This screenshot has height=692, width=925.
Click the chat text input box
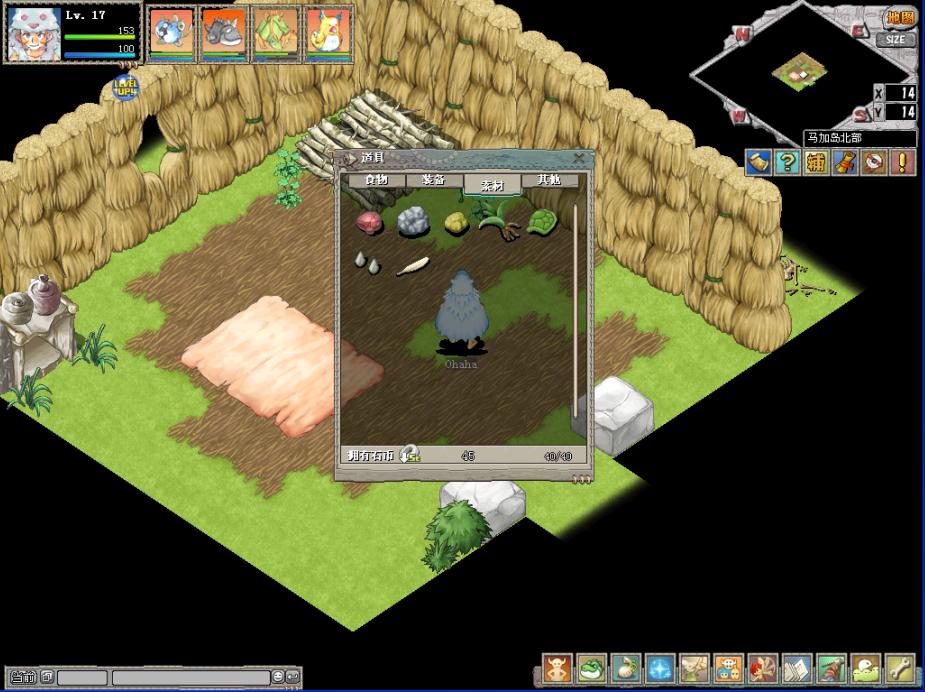point(190,677)
